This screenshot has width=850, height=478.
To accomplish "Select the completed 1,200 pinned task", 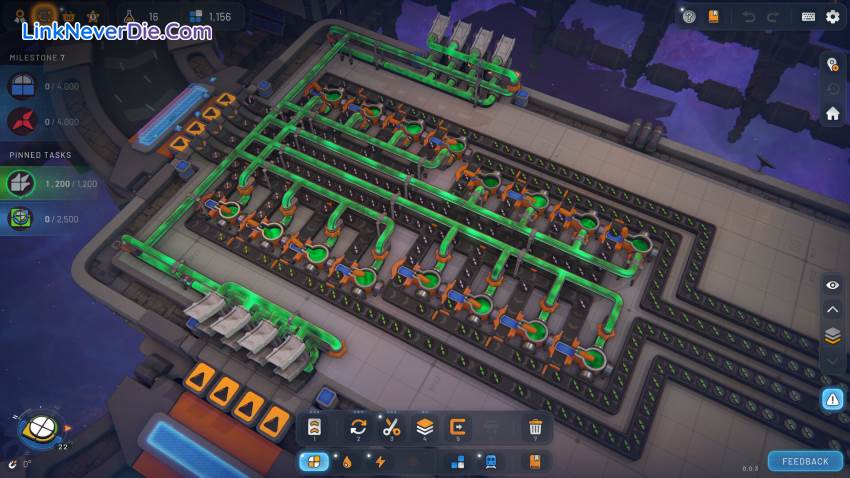I will coord(48,184).
